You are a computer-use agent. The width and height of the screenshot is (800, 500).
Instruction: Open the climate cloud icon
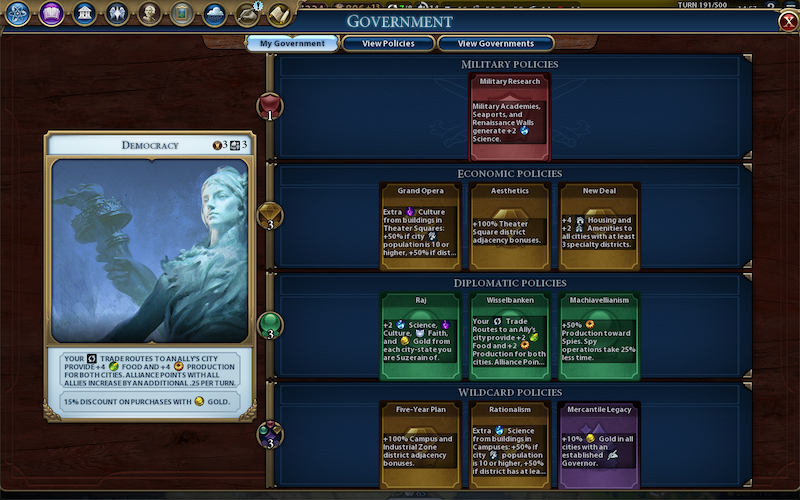tap(214, 14)
